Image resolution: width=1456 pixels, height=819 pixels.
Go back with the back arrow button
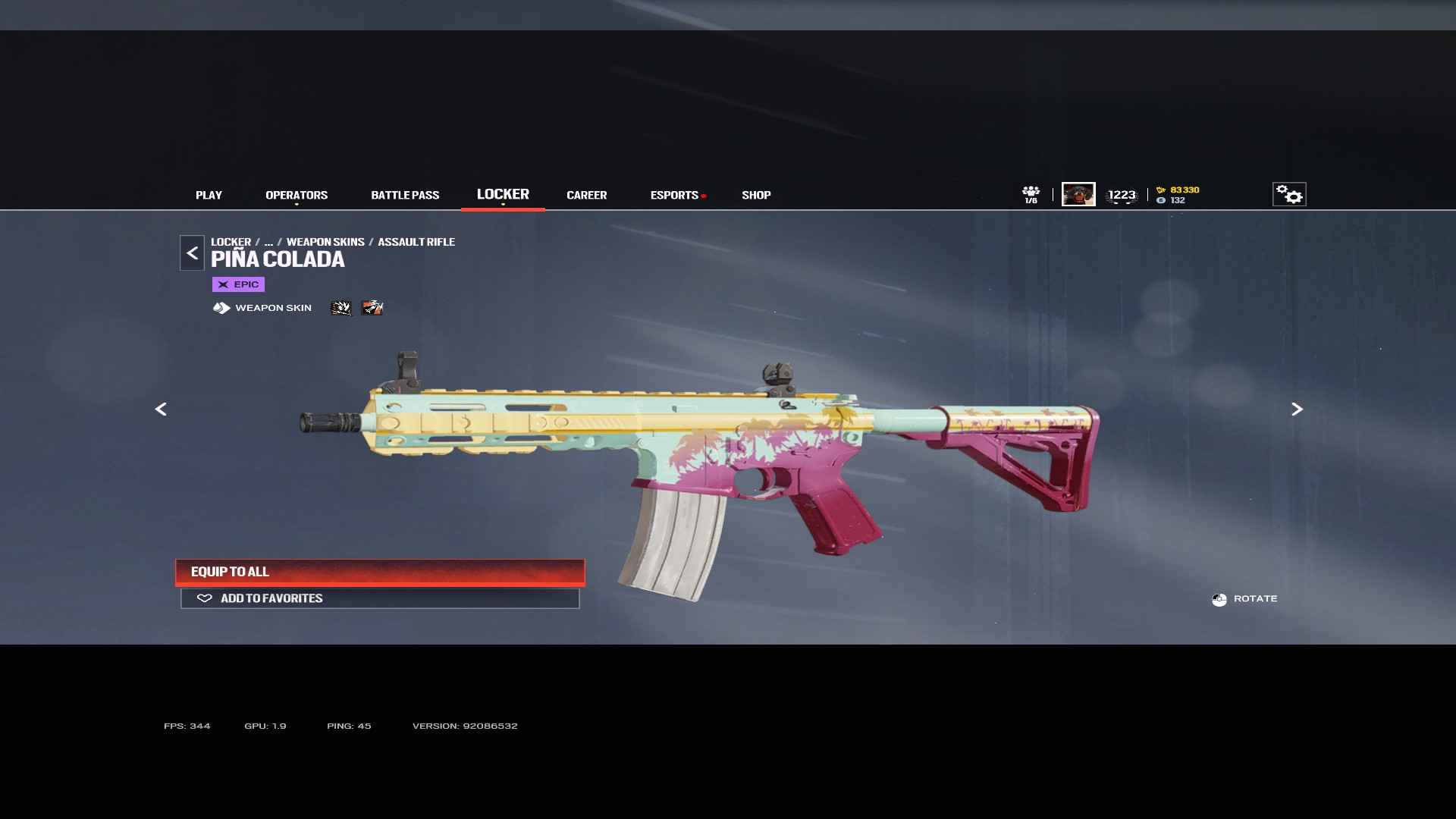pos(192,253)
